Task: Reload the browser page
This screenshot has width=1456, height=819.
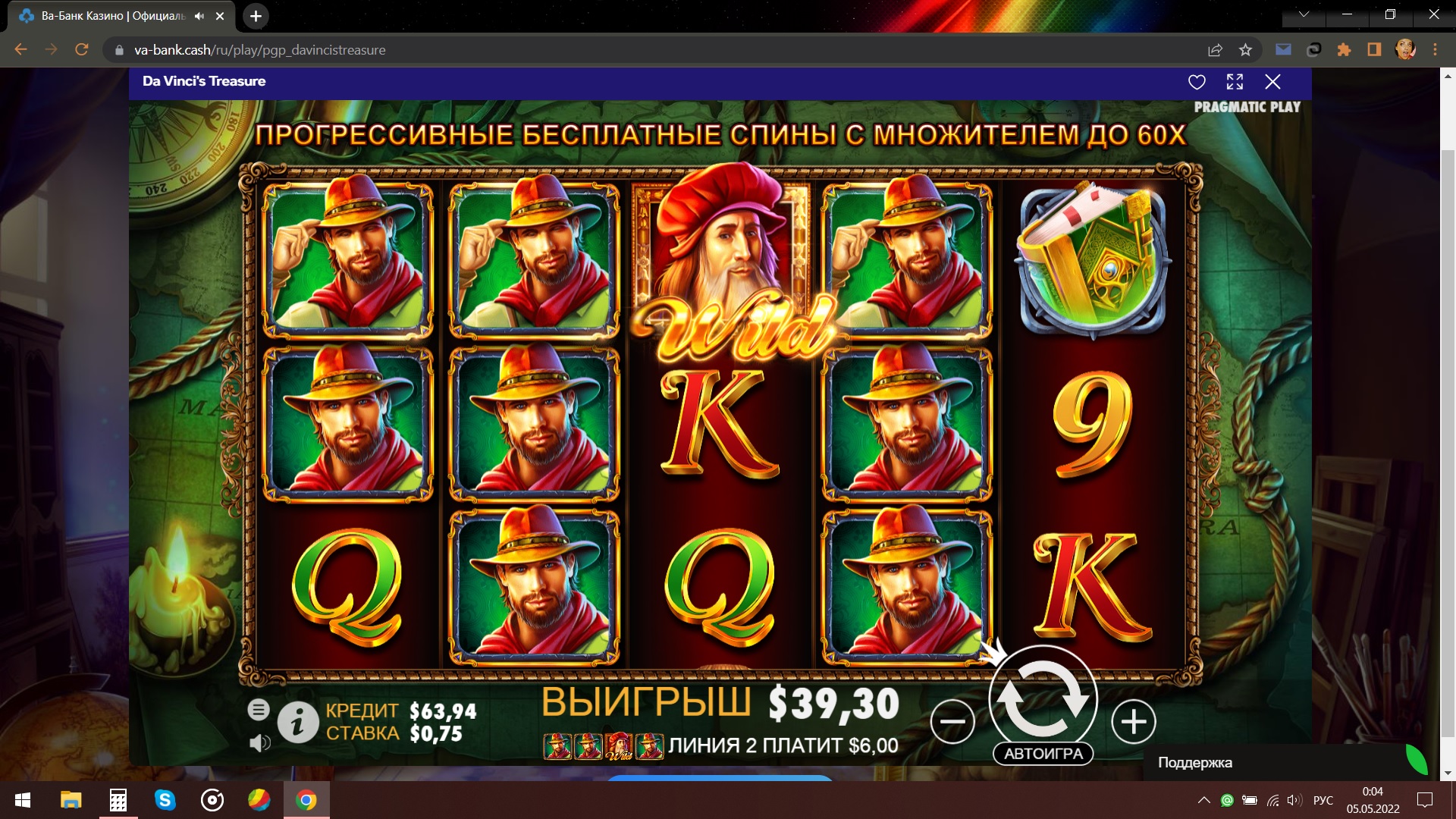Action: point(82,50)
